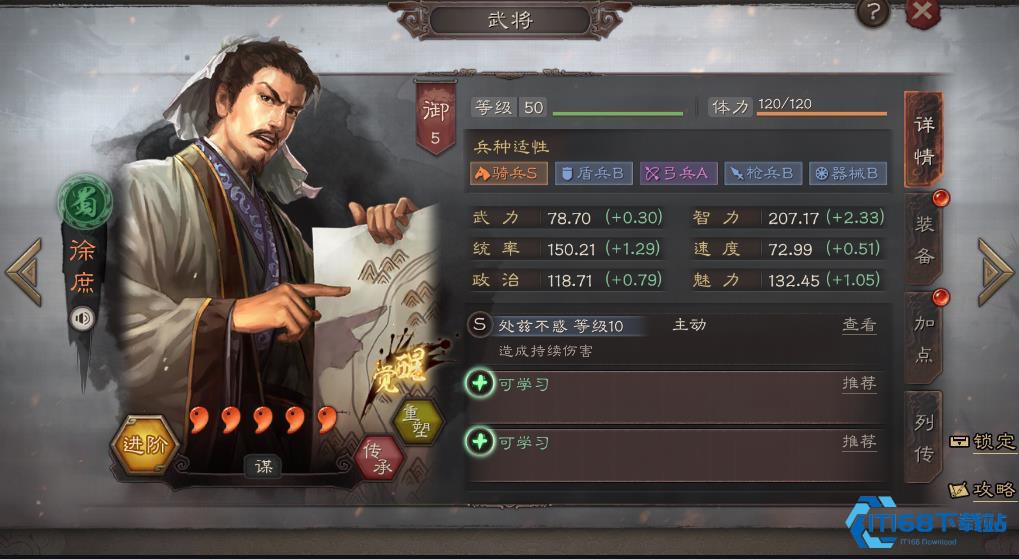This screenshot has width=1019, height=559.
Task: View the 处兹不惑 skill via 查看
Action: click(859, 325)
